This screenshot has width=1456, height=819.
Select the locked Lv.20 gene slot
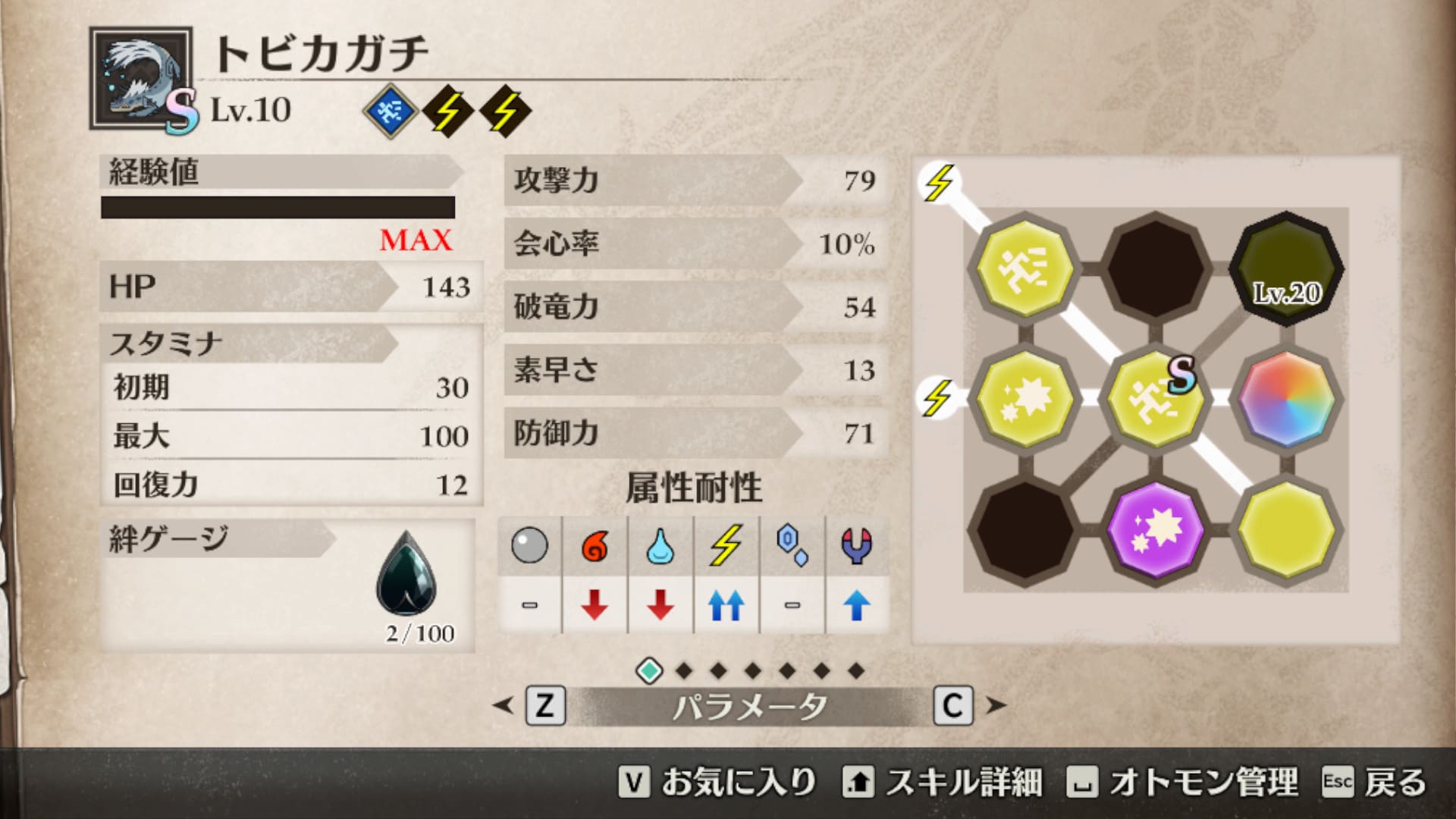[x=1286, y=268]
